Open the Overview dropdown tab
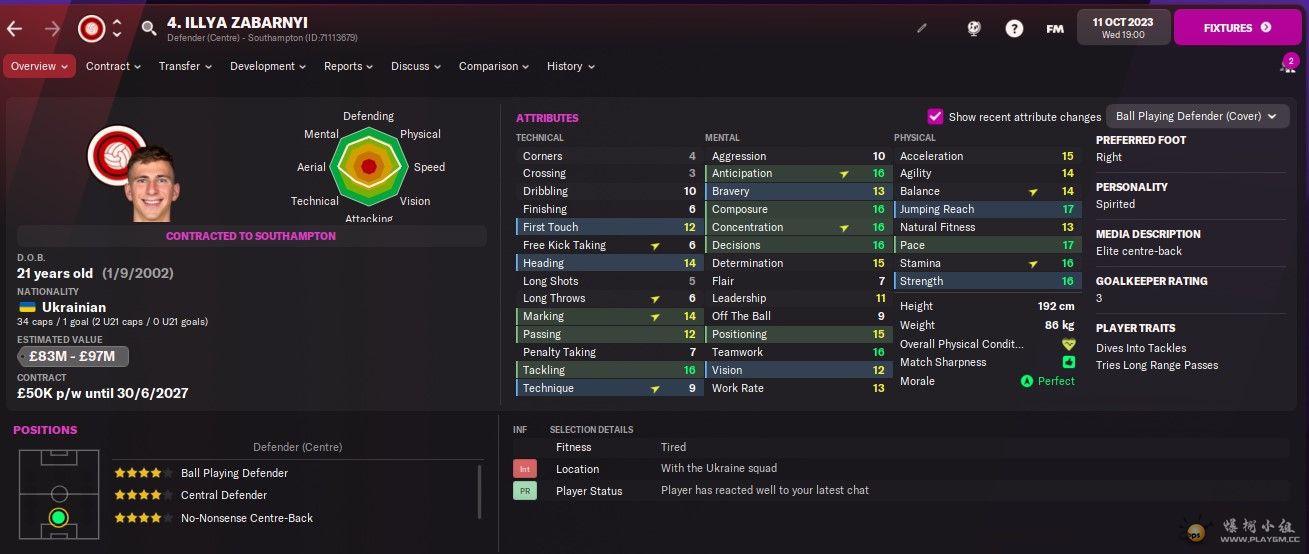This screenshot has height=554, width=1309. pyautogui.click(x=39, y=66)
